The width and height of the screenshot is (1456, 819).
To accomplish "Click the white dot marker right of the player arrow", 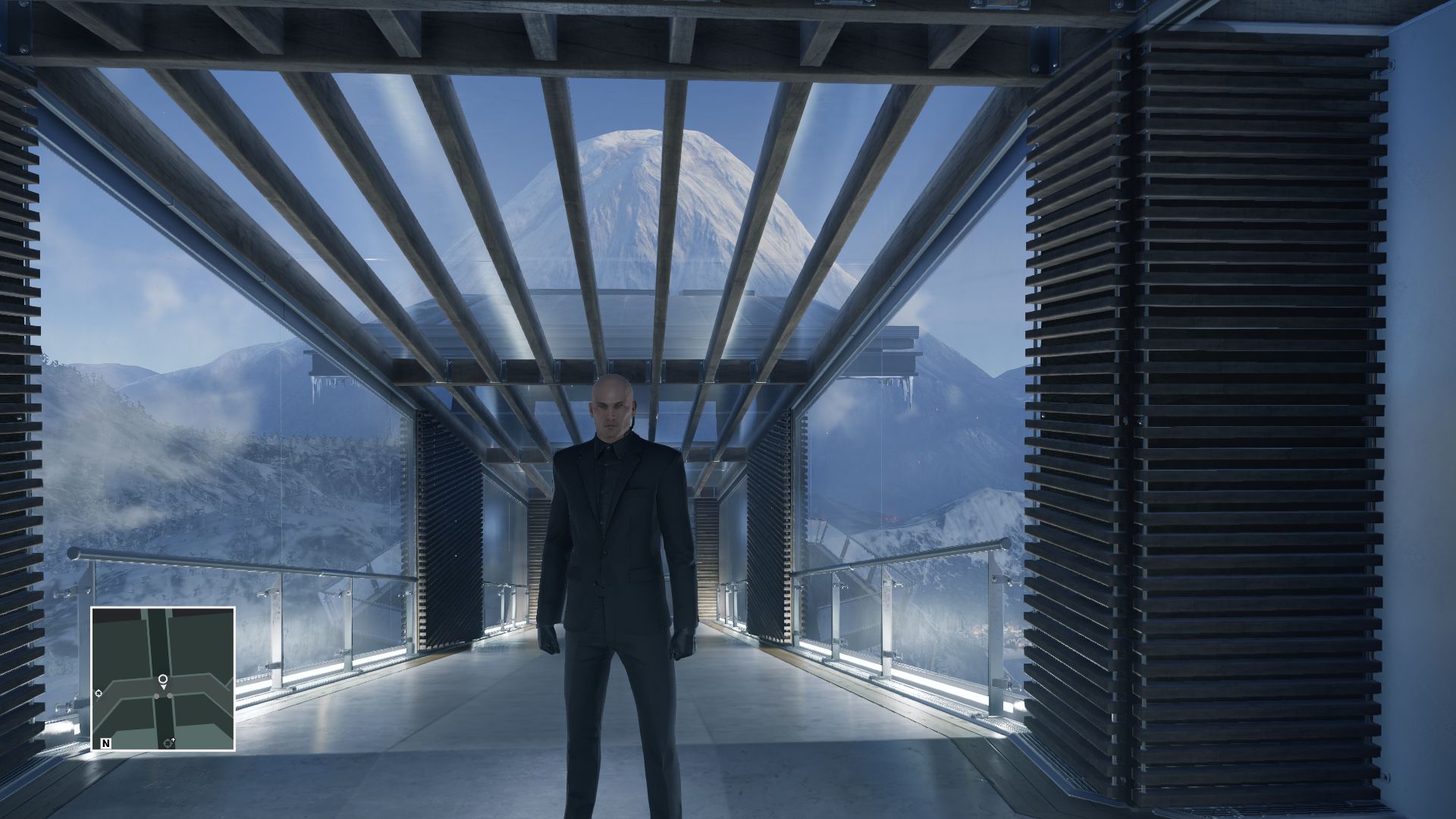I will point(170,695).
